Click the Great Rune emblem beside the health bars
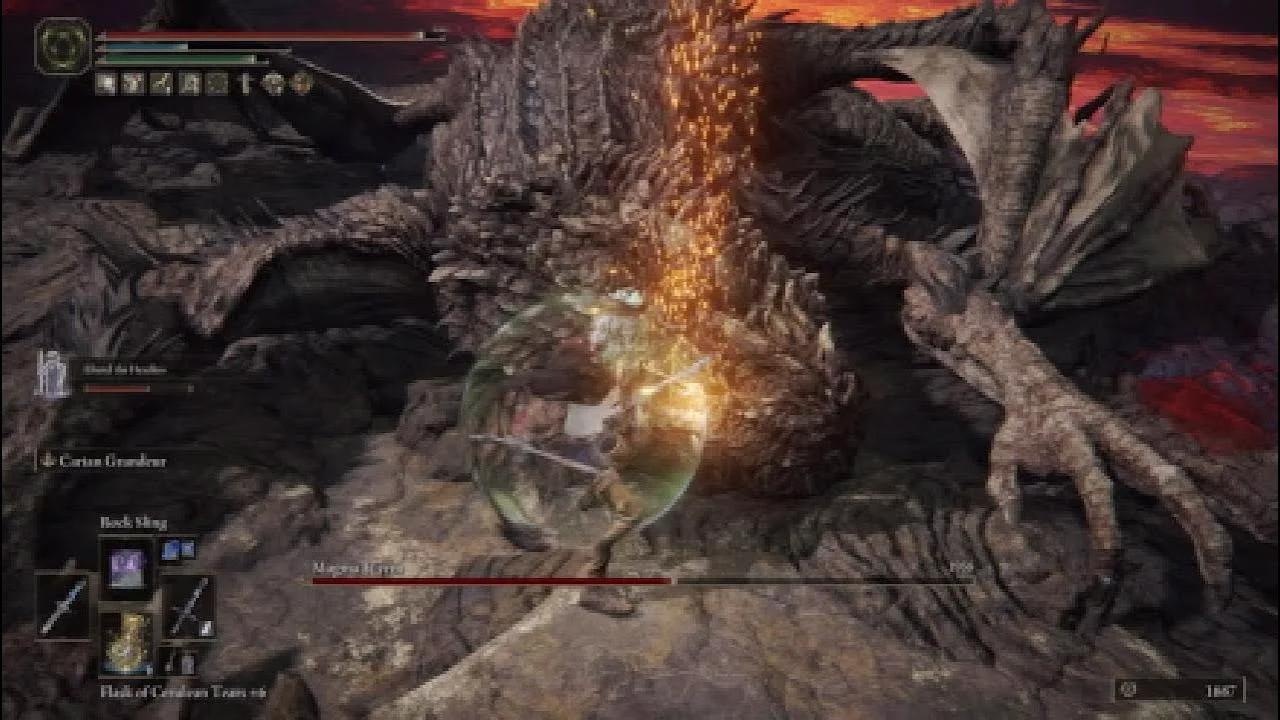 coord(61,46)
